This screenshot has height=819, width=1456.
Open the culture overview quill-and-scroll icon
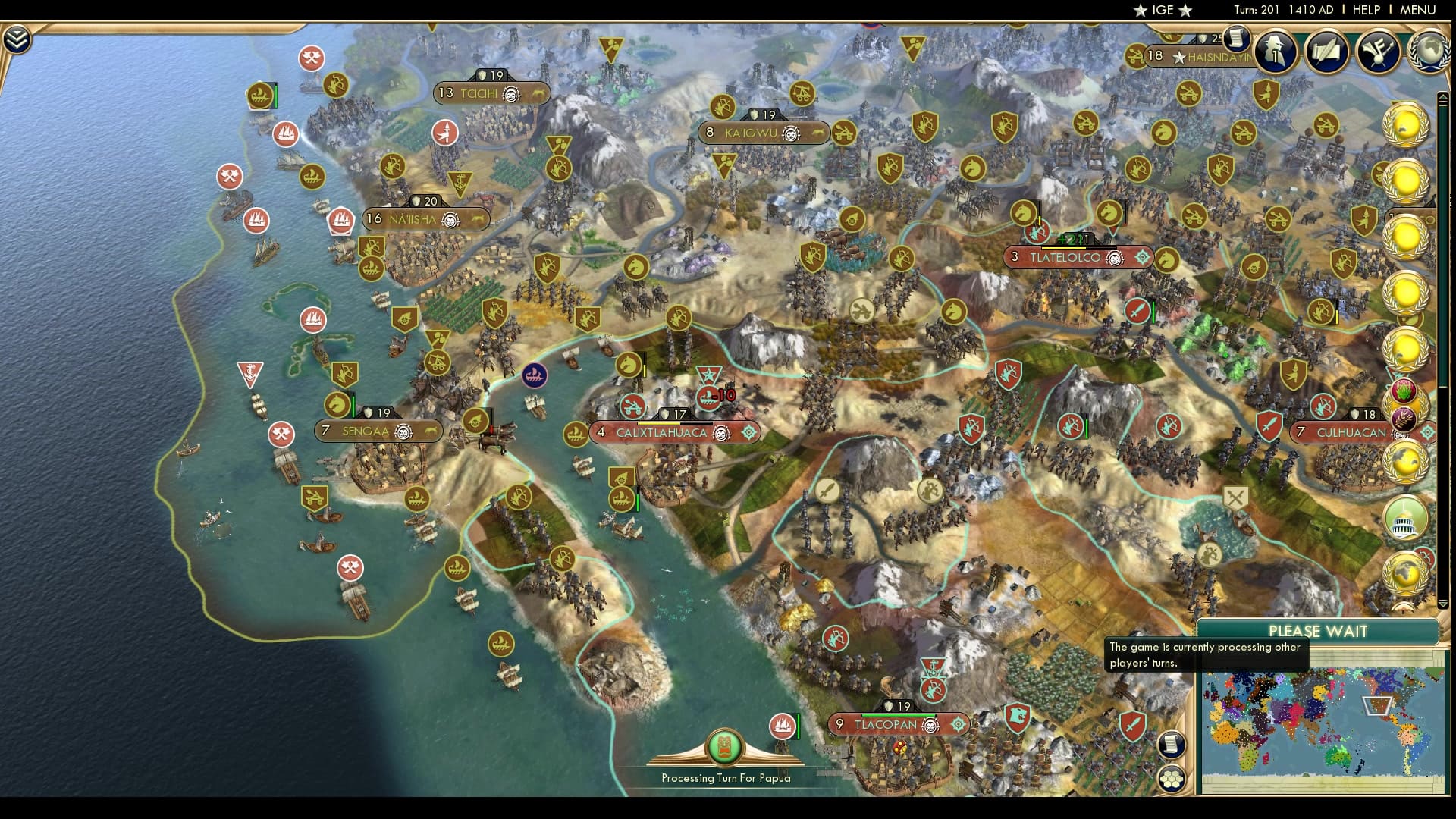click(1329, 53)
